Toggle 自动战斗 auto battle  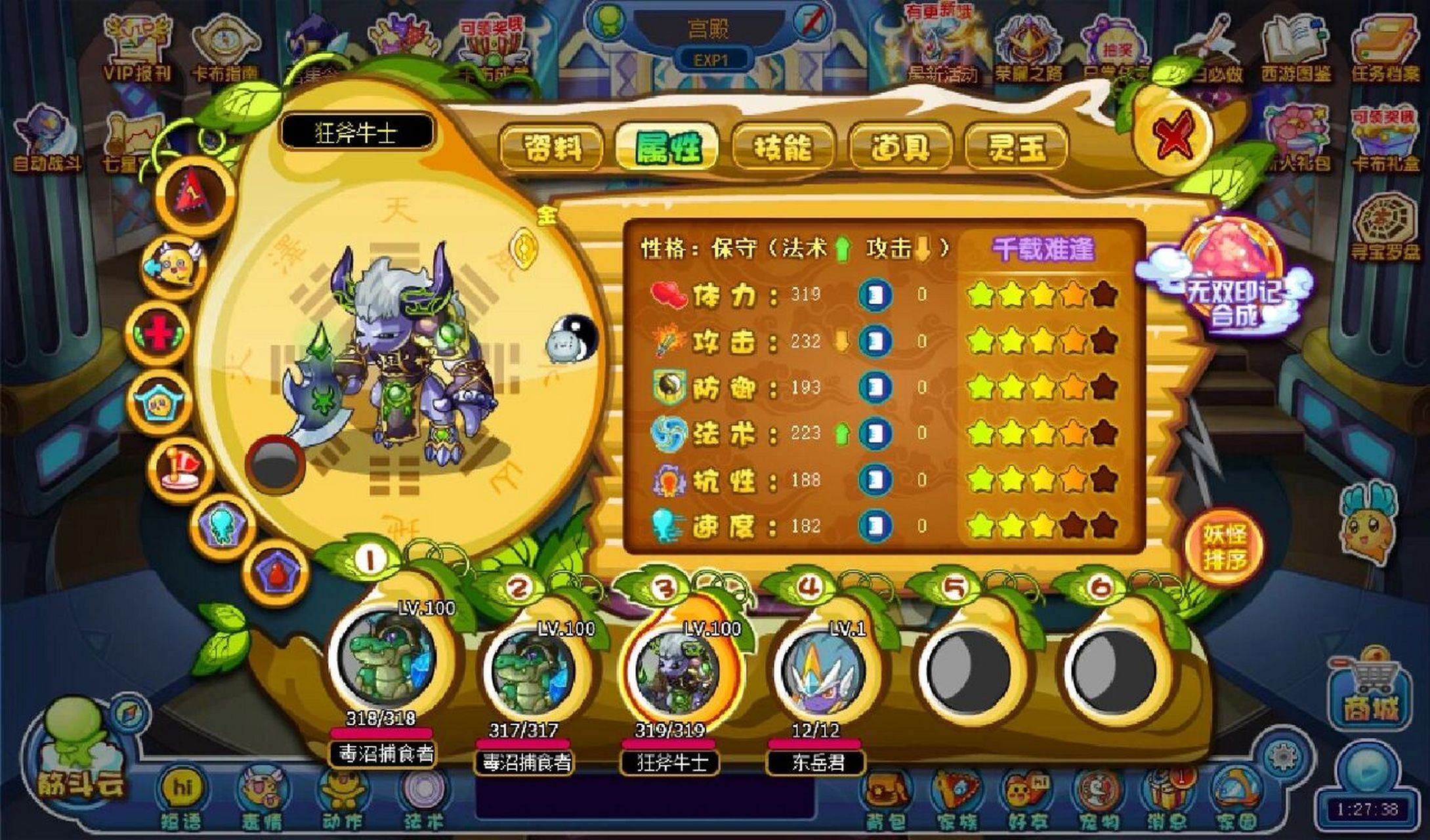pos(46,141)
